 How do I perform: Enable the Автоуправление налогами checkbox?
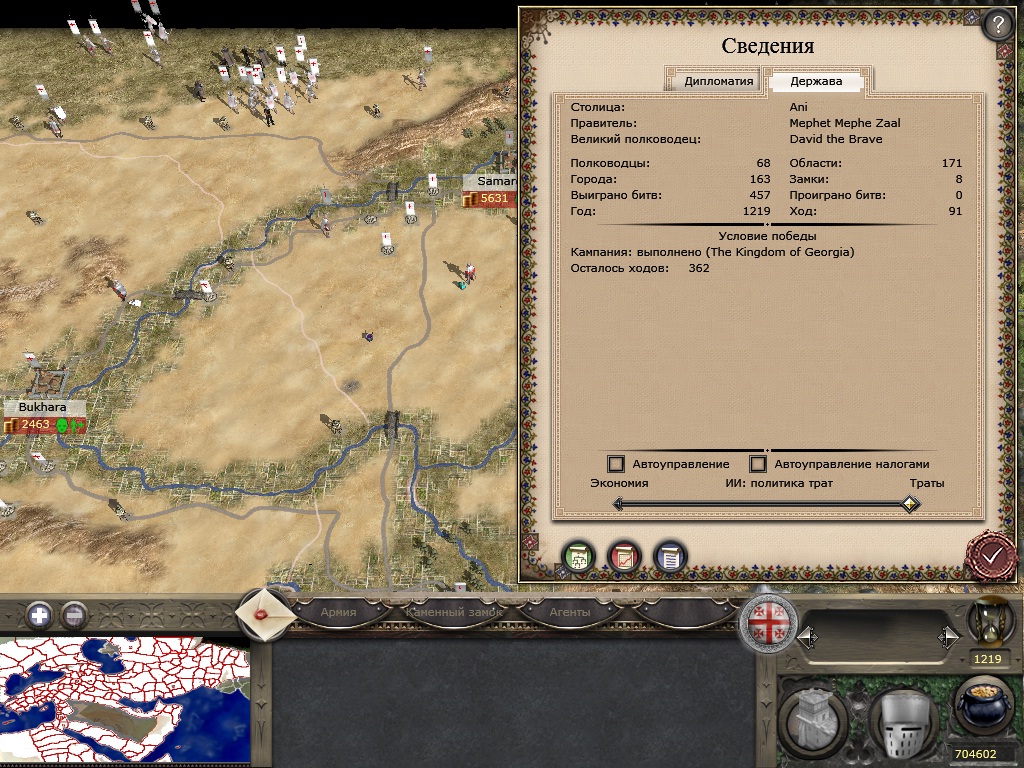click(758, 464)
